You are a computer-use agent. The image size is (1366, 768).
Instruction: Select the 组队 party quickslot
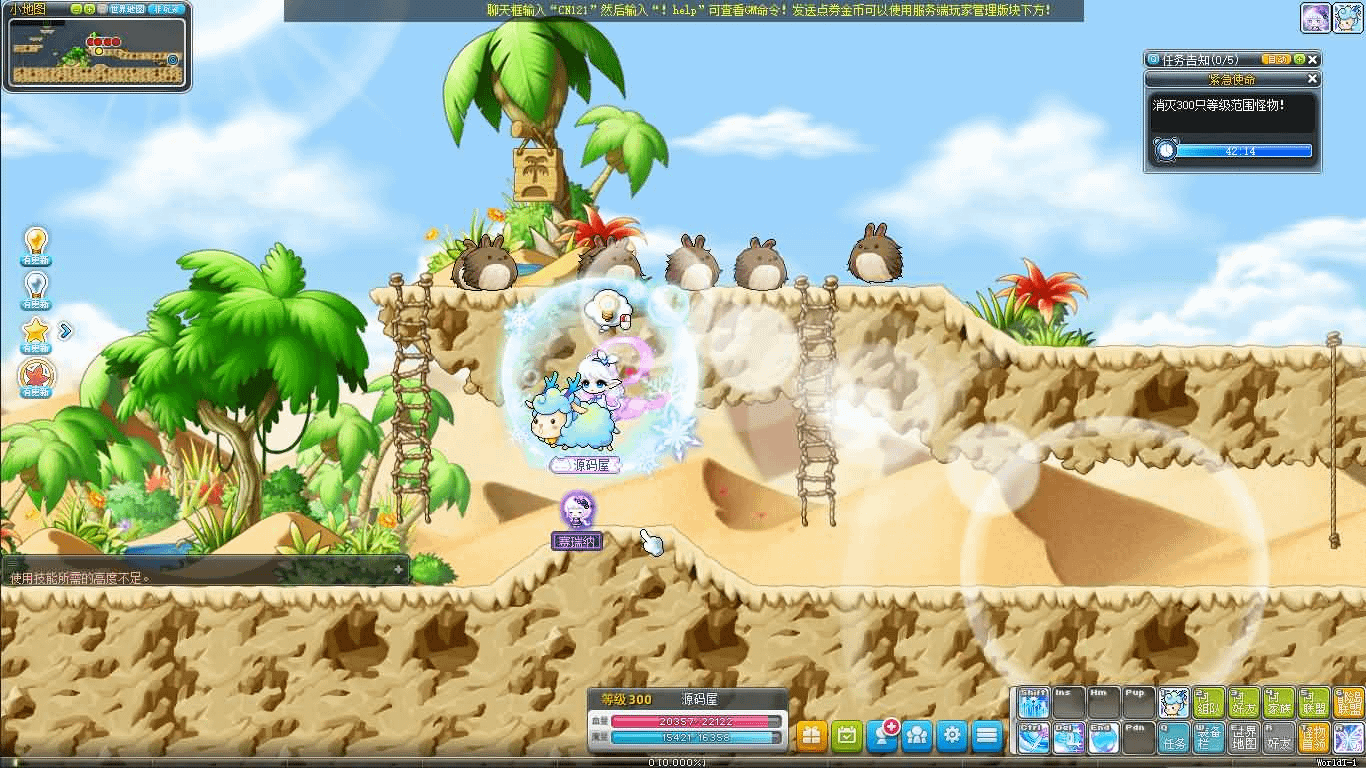(1209, 703)
